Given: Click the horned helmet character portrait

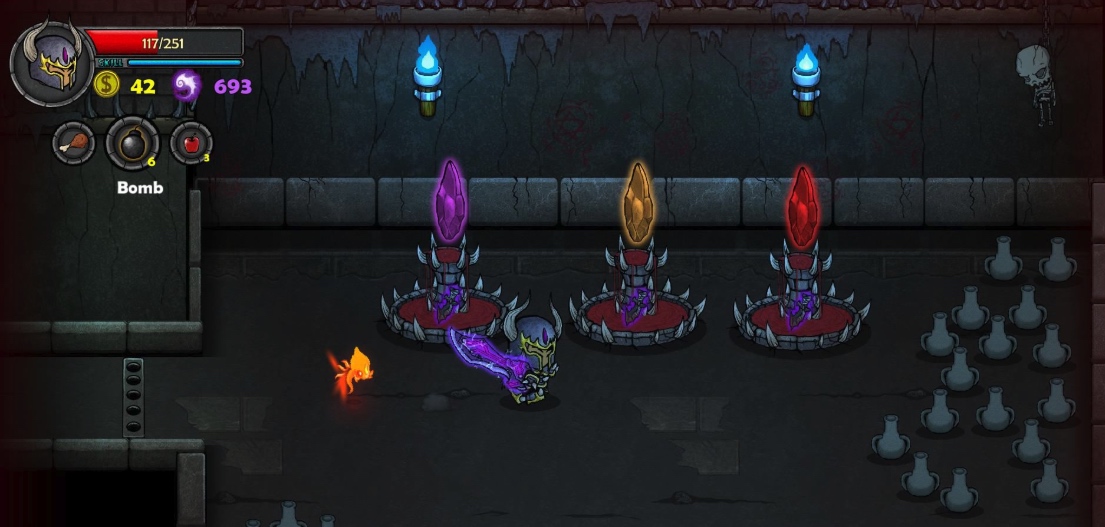Looking at the screenshot, I should pyautogui.click(x=52, y=63).
